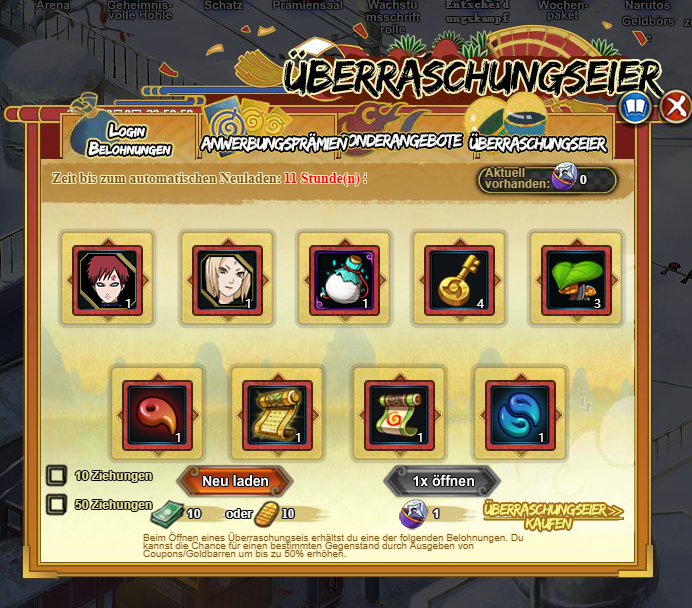692x608 pixels.
Task: Select the Überraschungseier tab
Action: [538, 143]
